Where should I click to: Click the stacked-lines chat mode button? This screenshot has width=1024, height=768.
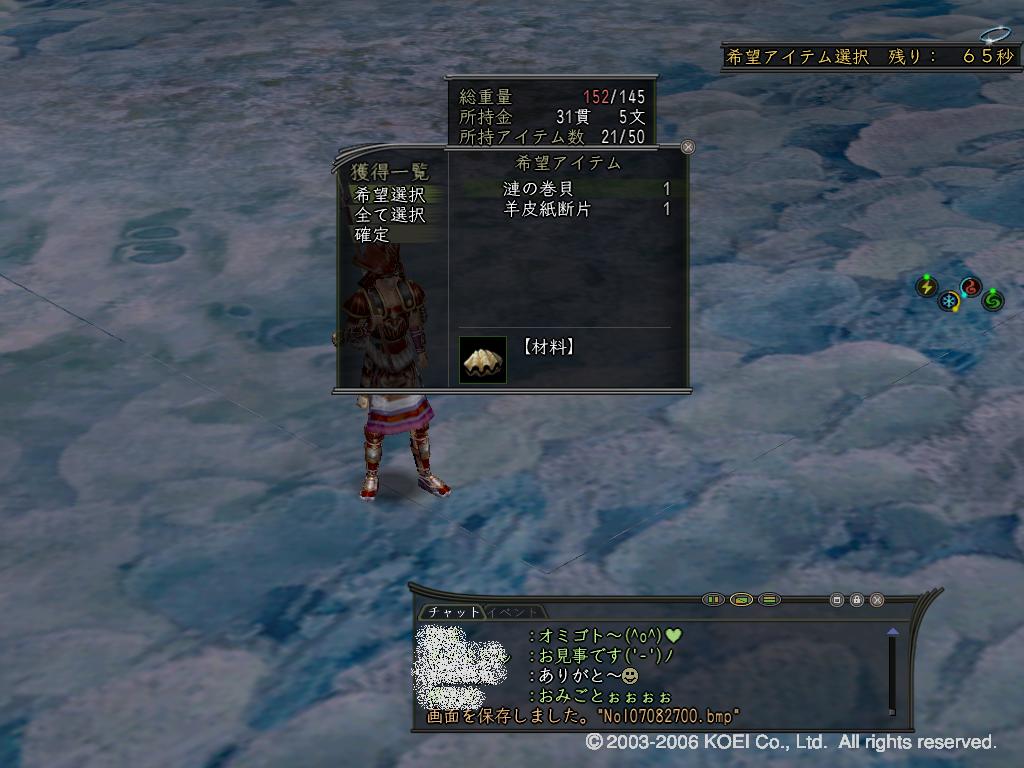[769, 600]
